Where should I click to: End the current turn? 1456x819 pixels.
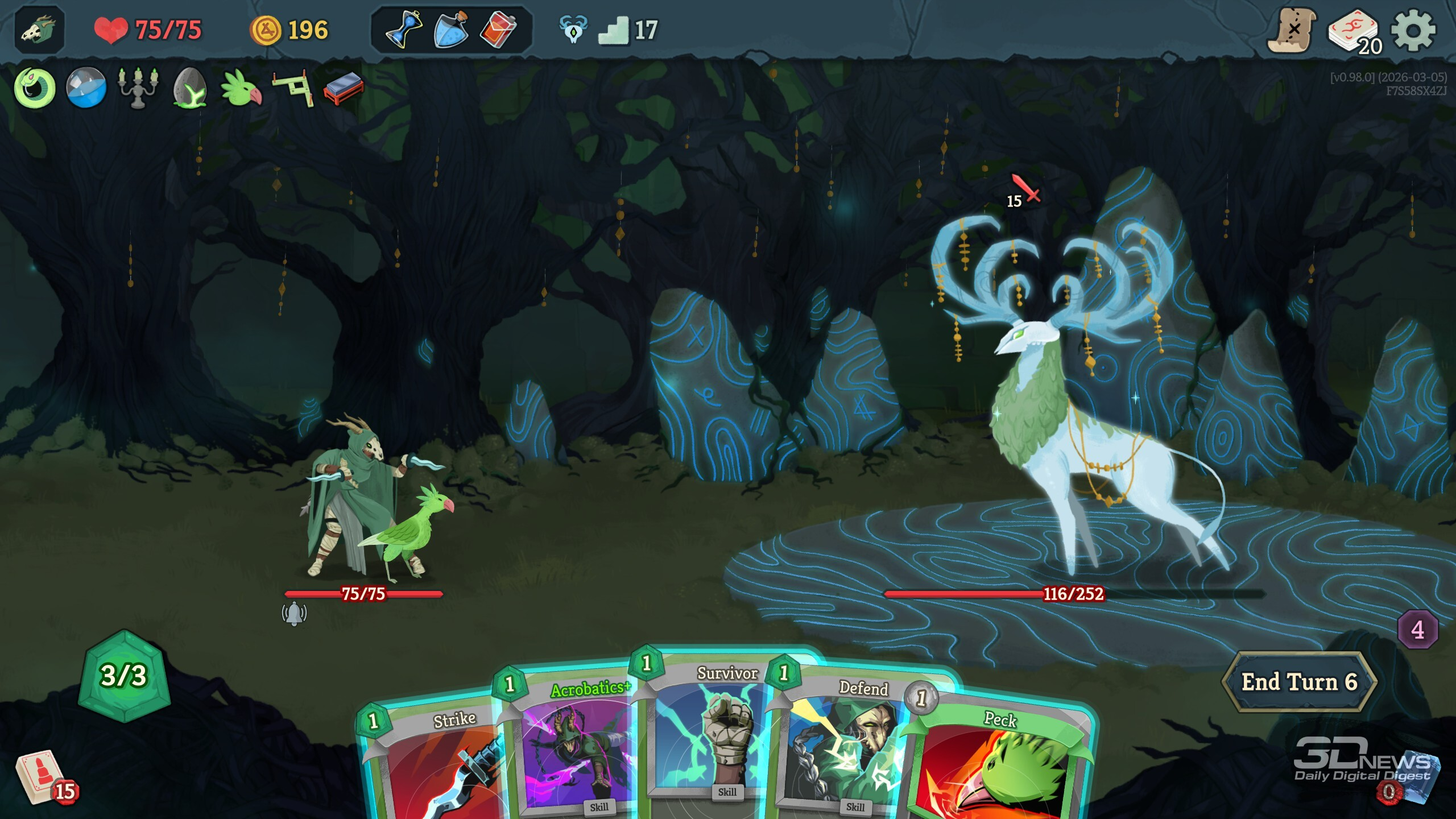click(1299, 681)
